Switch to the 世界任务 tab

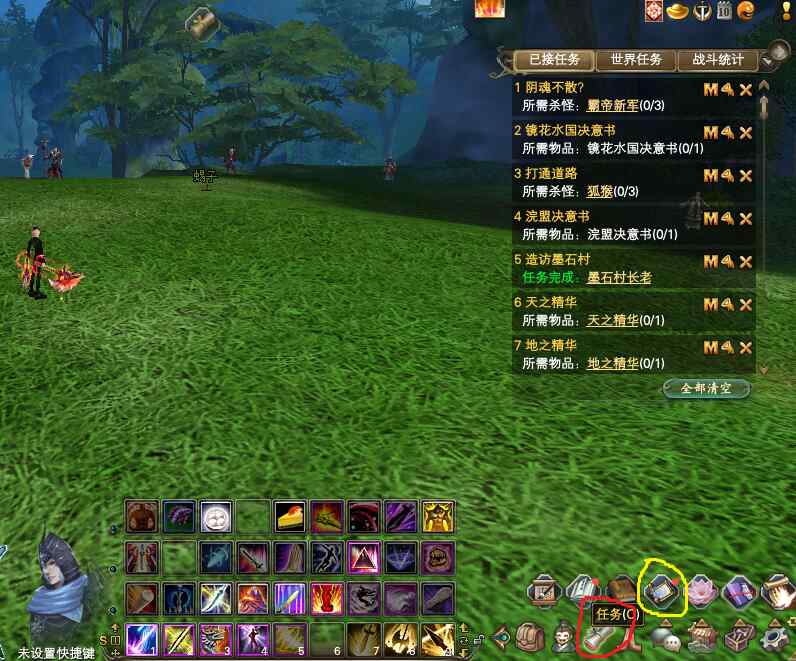coord(636,60)
